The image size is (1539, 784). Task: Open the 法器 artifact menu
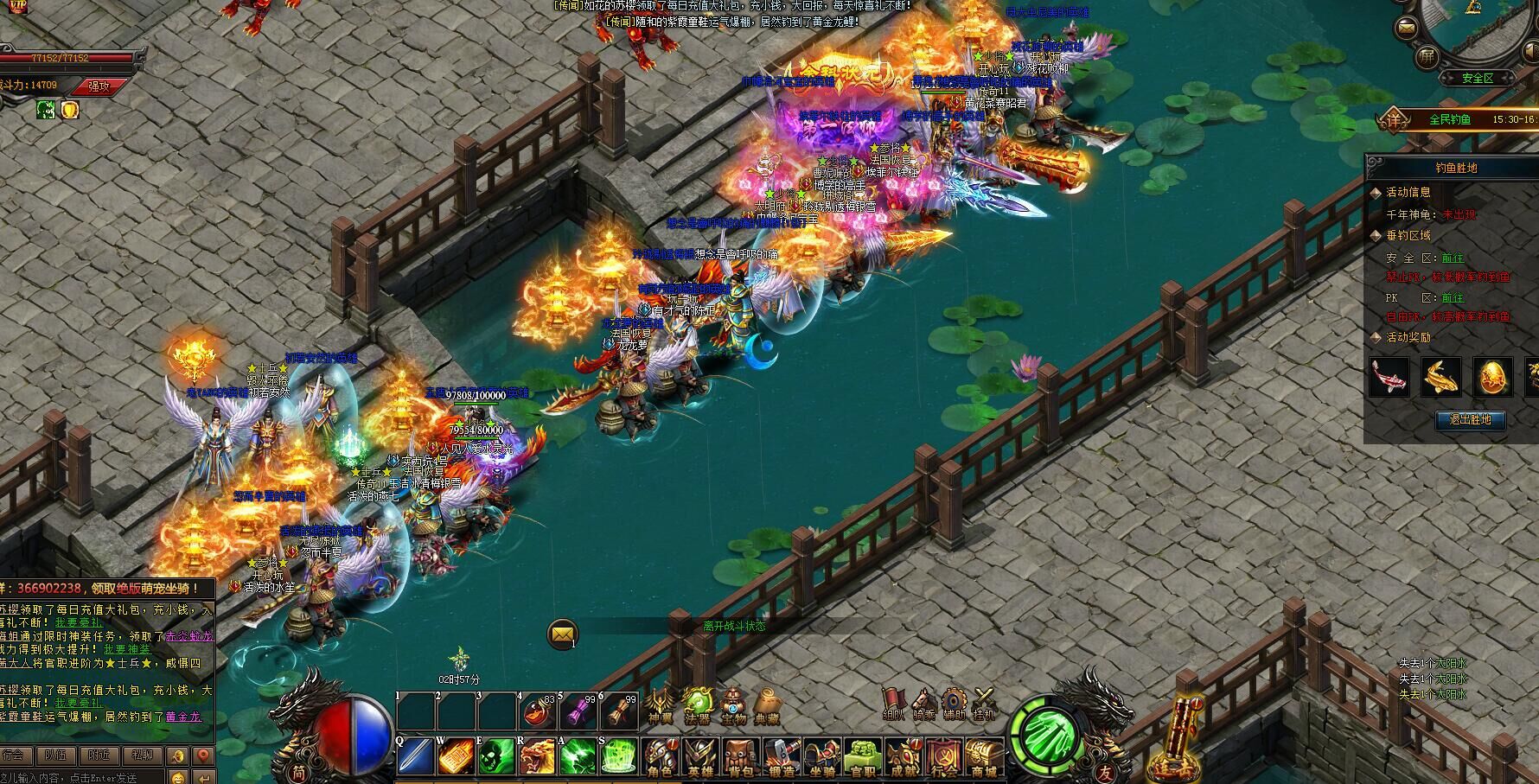(x=697, y=704)
